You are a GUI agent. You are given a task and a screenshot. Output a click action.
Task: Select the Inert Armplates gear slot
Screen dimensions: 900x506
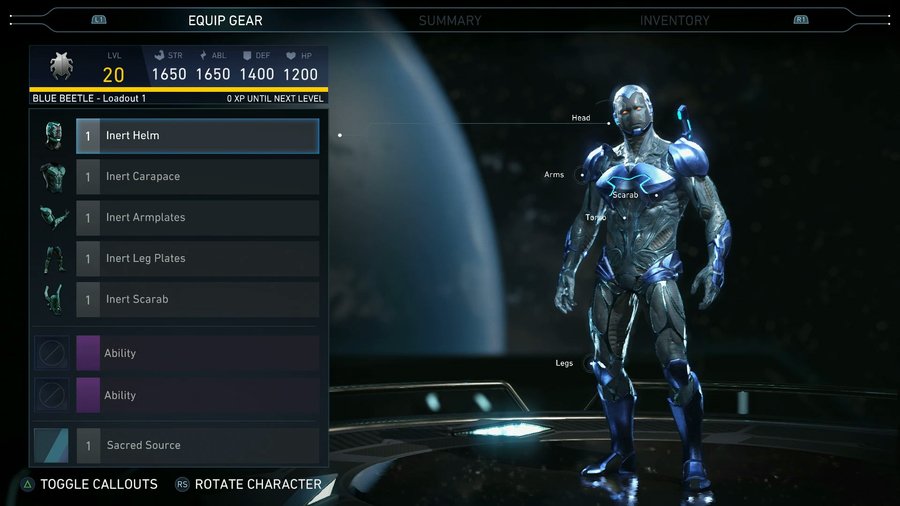pyautogui.click(x=198, y=218)
